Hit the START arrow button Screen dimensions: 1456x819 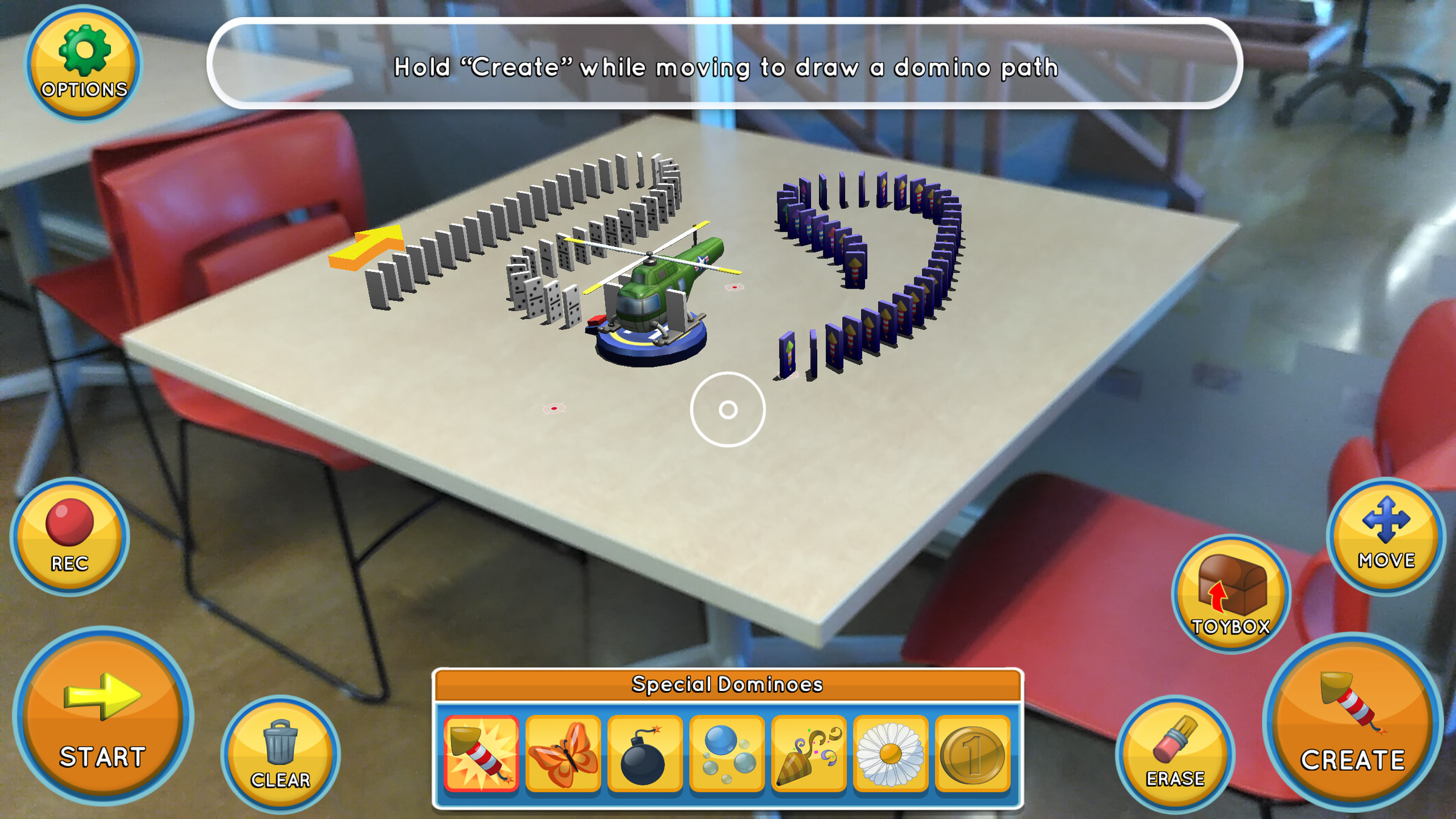pyautogui.click(x=103, y=717)
